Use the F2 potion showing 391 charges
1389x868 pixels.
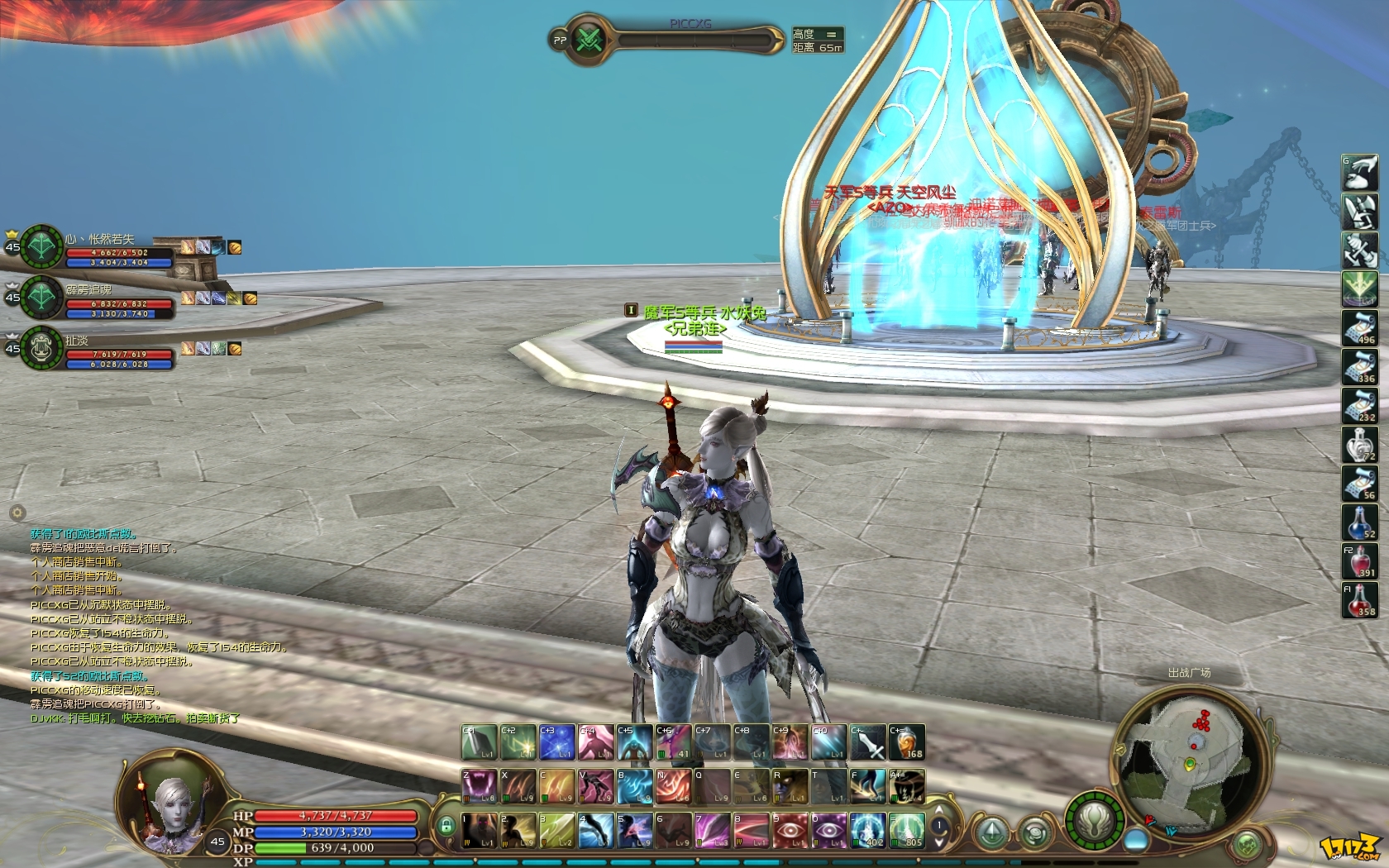click(1361, 561)
